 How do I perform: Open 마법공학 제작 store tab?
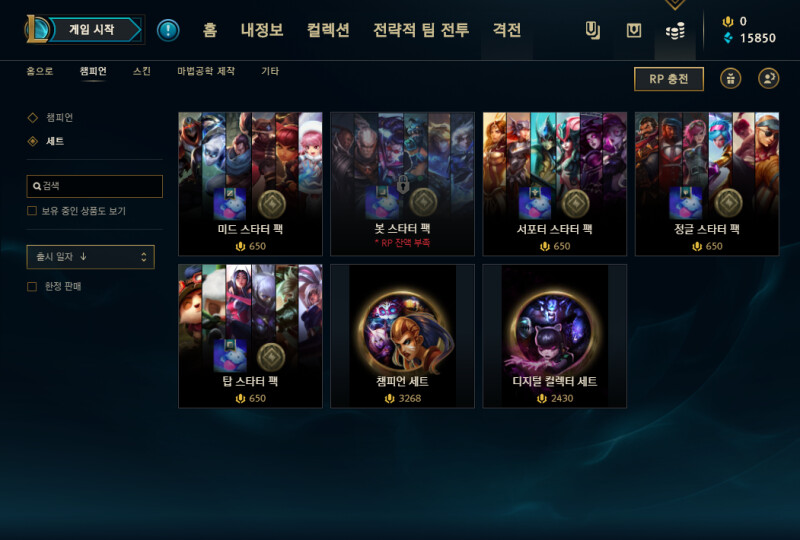[206, 72]
